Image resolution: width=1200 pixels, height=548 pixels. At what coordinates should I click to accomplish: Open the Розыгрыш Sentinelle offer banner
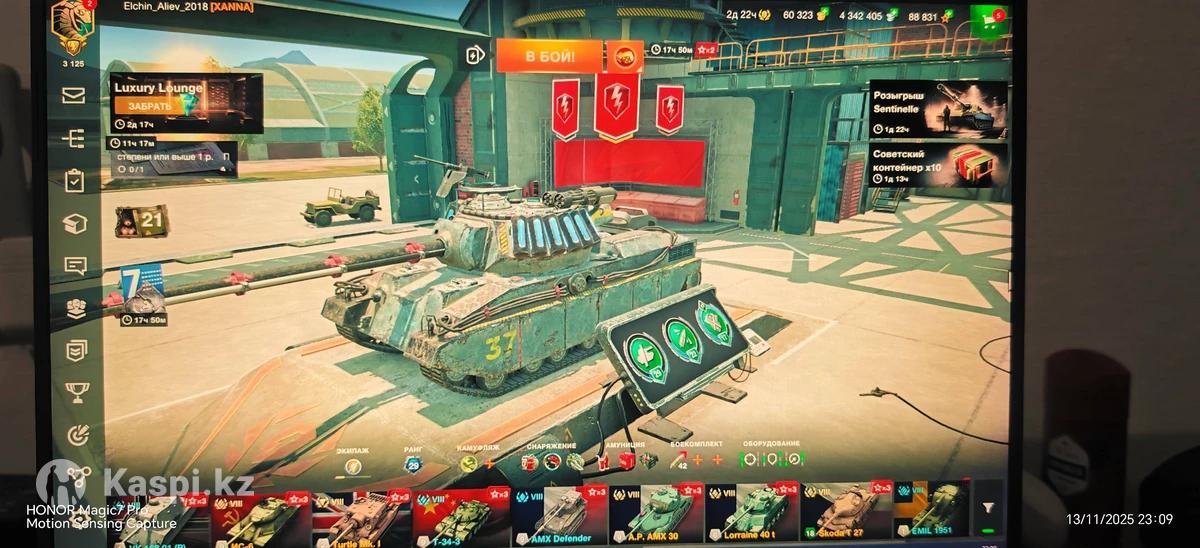pos(922,108)
